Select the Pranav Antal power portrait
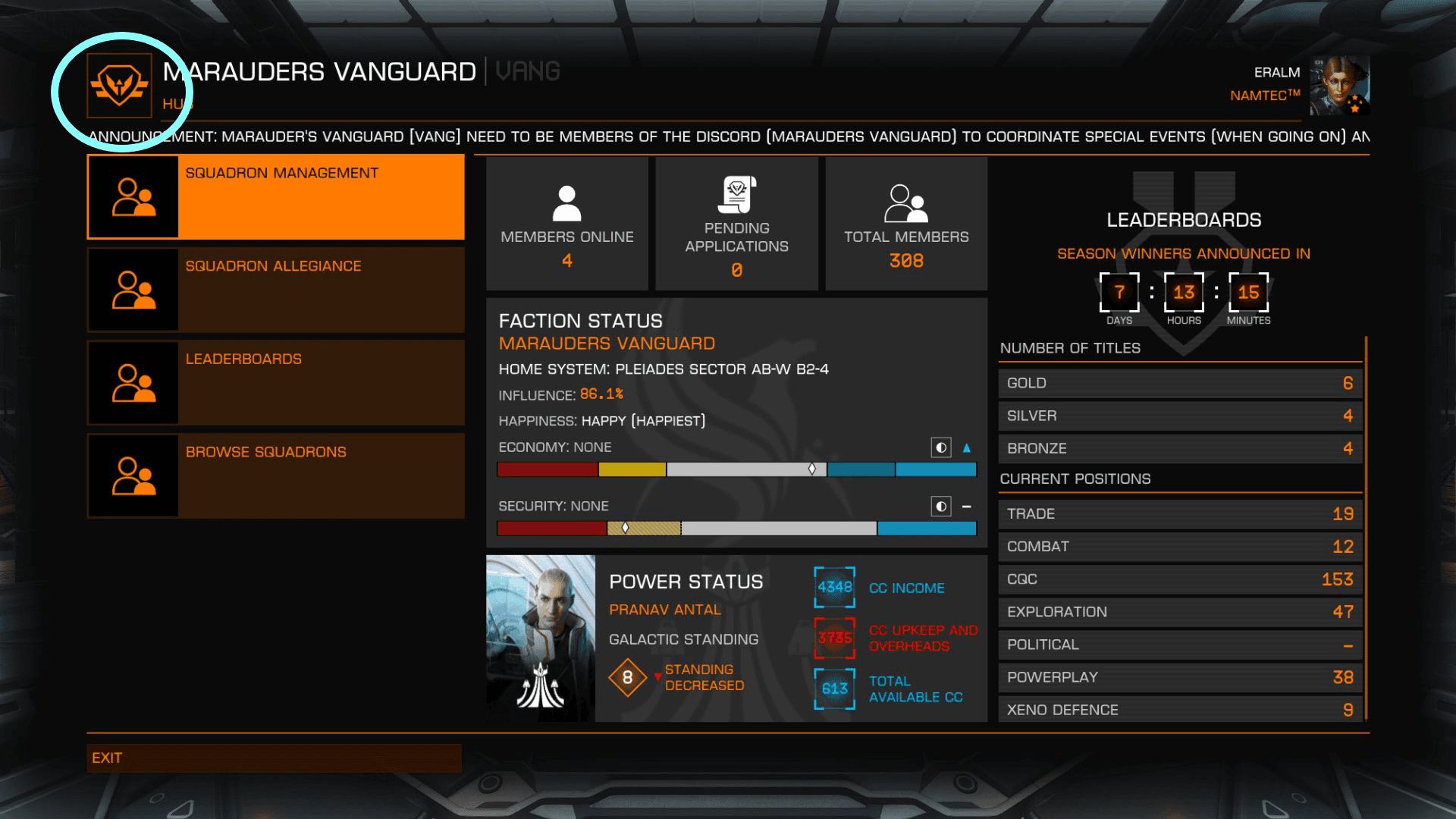The image size is (1456, 819). click(x=541, y=639)
